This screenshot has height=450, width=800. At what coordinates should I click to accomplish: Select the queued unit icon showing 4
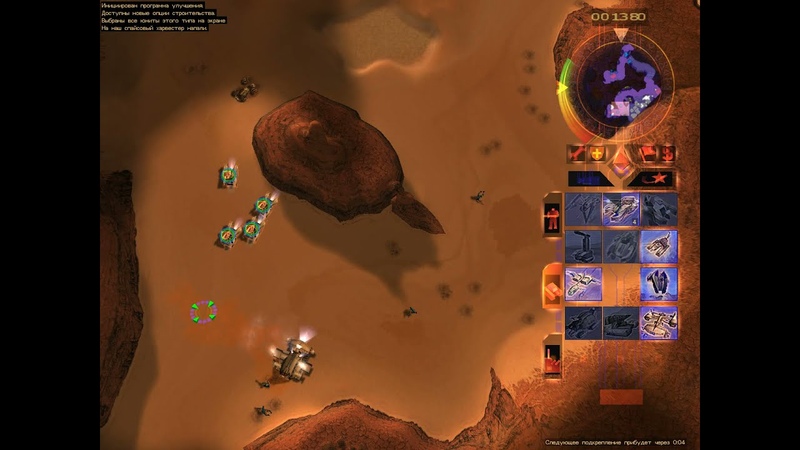pos(621,209)
